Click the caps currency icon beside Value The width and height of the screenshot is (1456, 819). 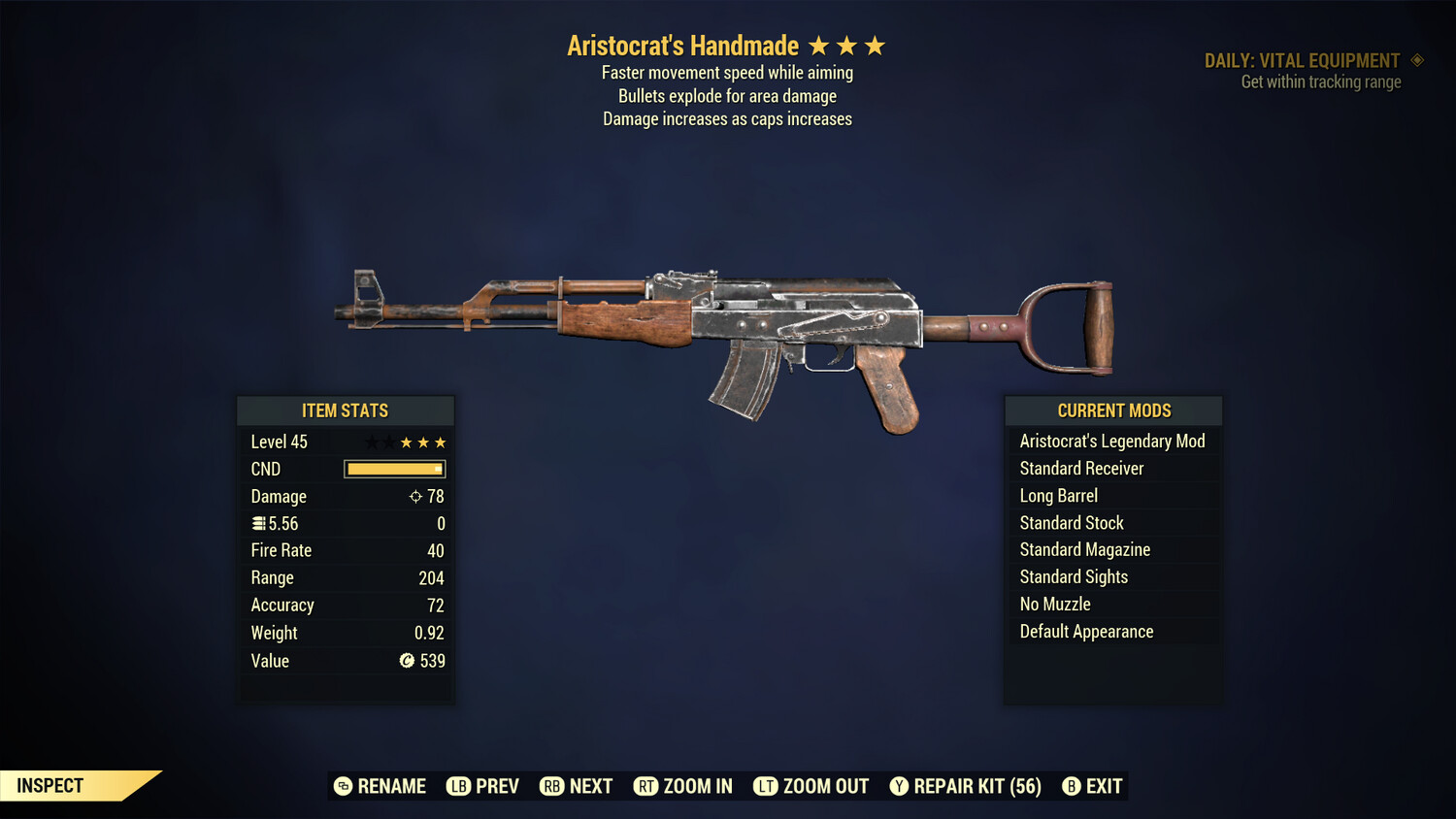tap(407, 661)
